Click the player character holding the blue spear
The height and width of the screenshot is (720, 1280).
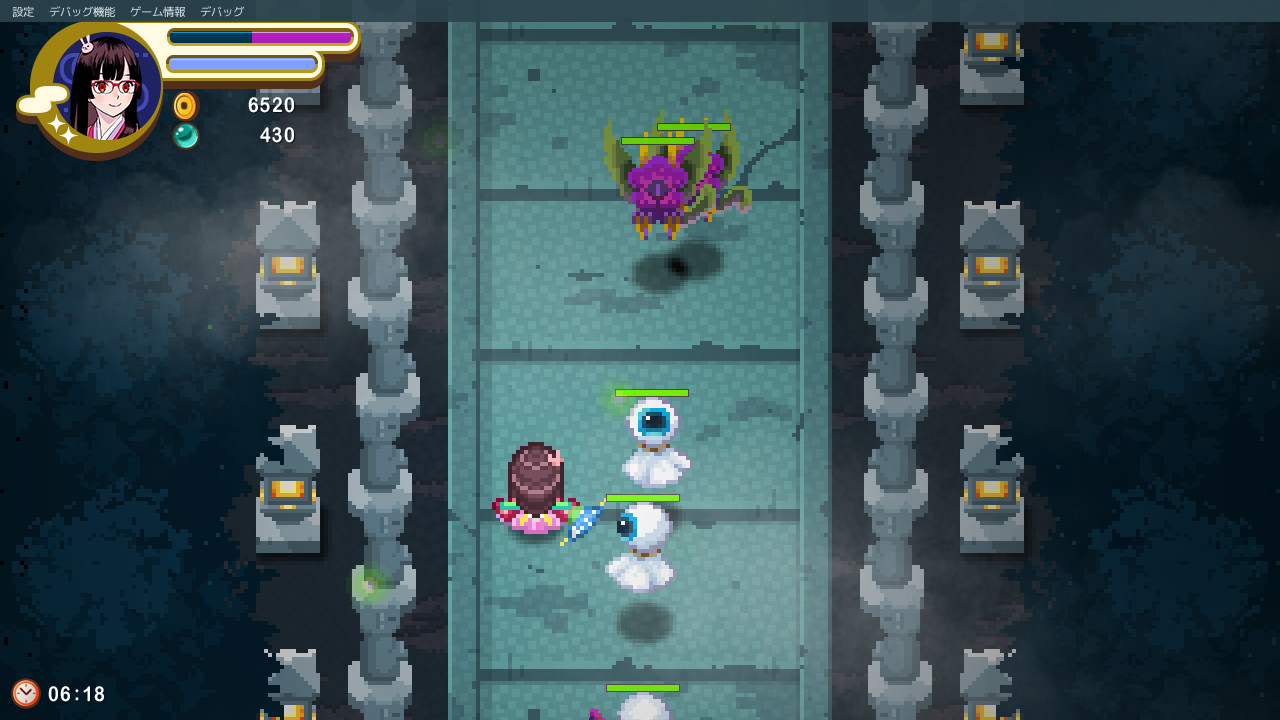pyautogui.click(x=535, y=490)
